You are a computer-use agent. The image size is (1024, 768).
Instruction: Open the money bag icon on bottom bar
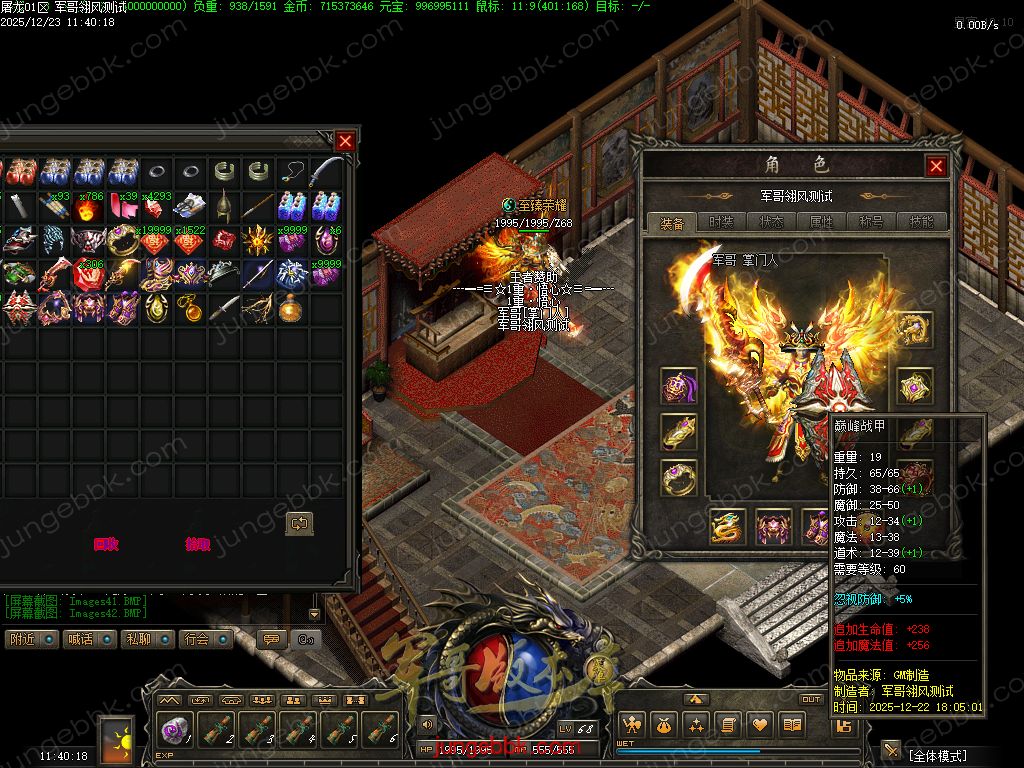pyautogui.click(x=664, y=724)
